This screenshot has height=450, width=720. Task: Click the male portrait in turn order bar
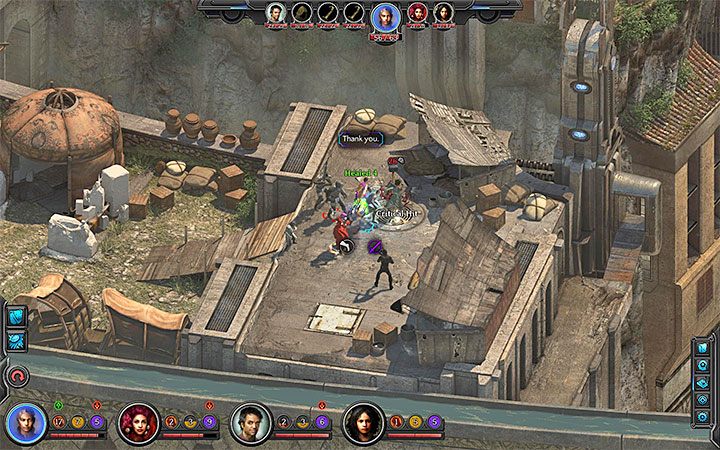(x=276, y=13)
